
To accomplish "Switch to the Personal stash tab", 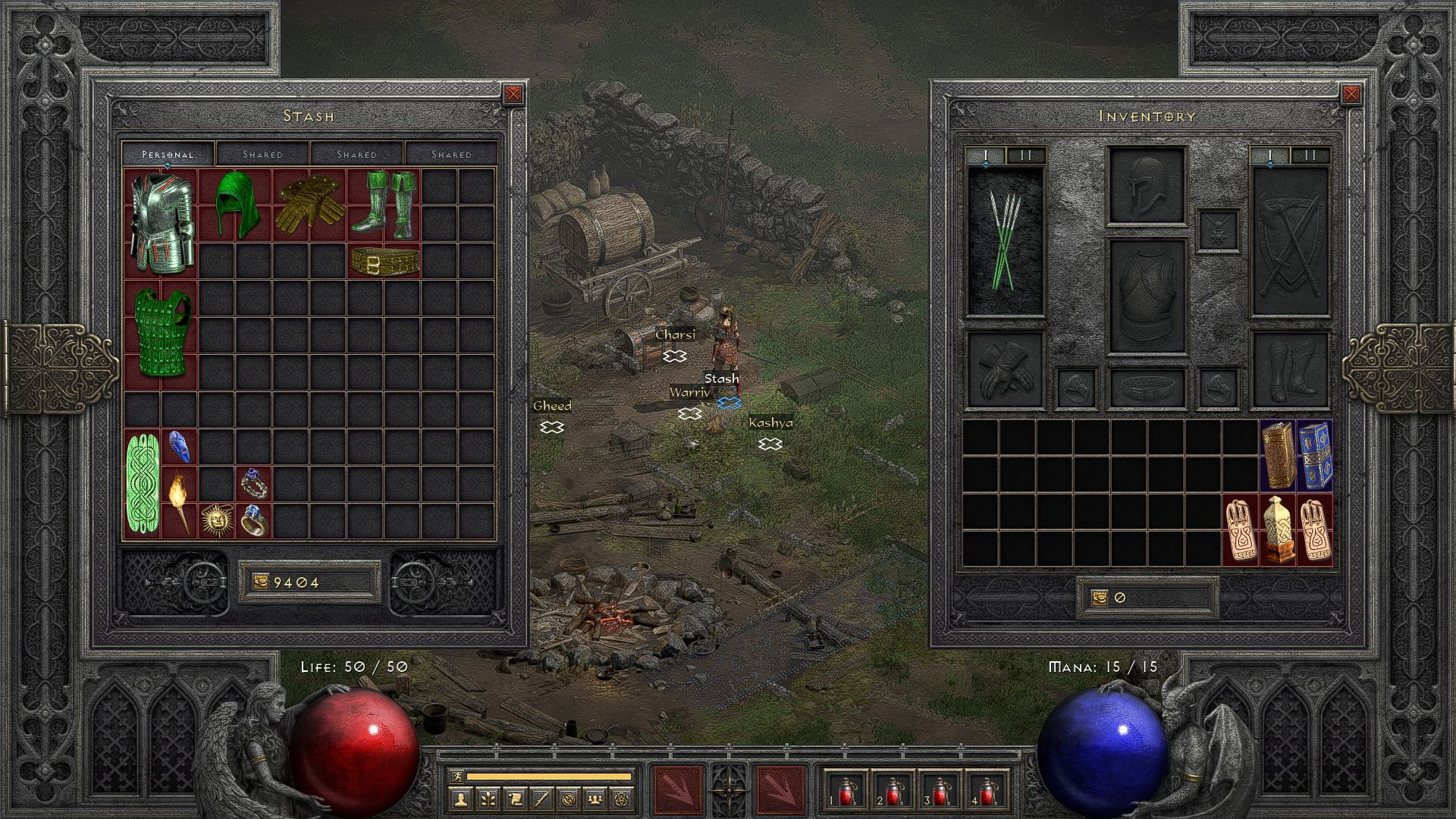I will (168, 154).
